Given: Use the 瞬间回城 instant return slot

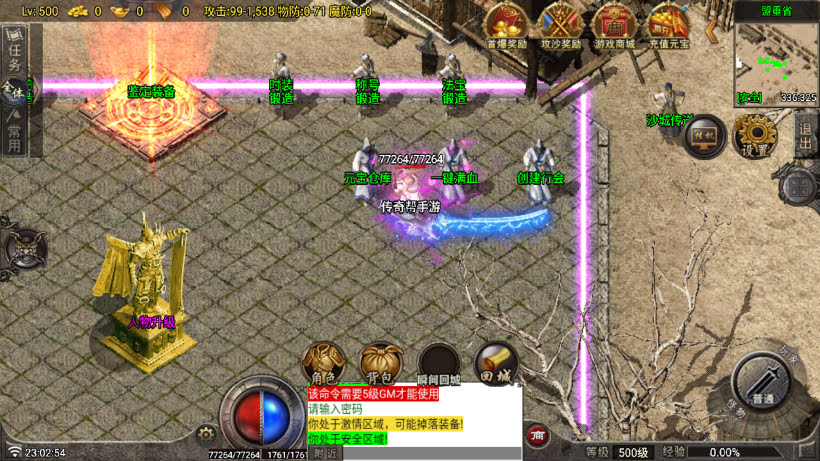Looking at the screenshot, I should (439, 362).
